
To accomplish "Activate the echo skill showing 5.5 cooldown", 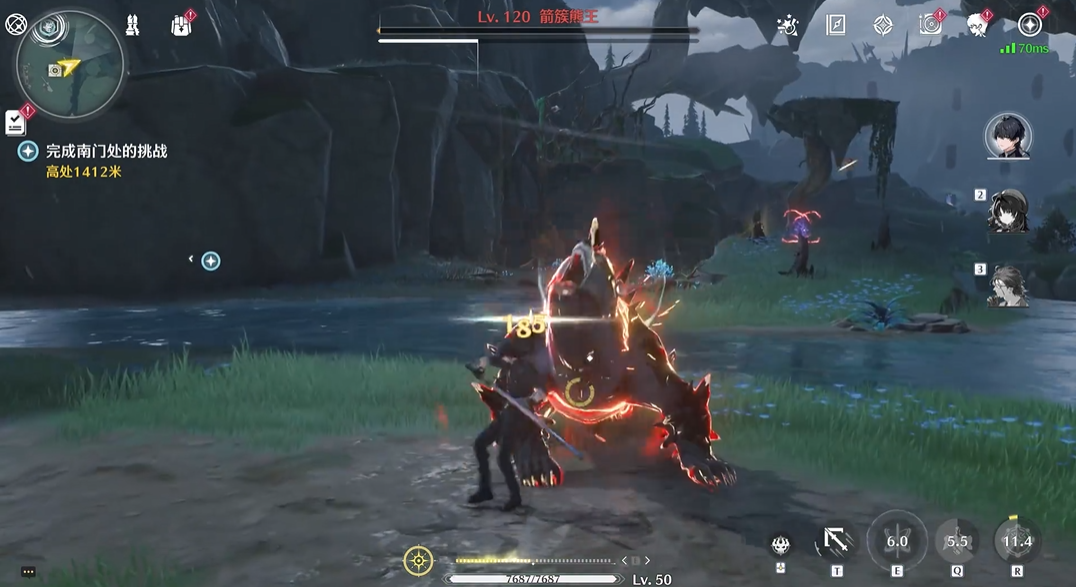I will click(957, 541).
